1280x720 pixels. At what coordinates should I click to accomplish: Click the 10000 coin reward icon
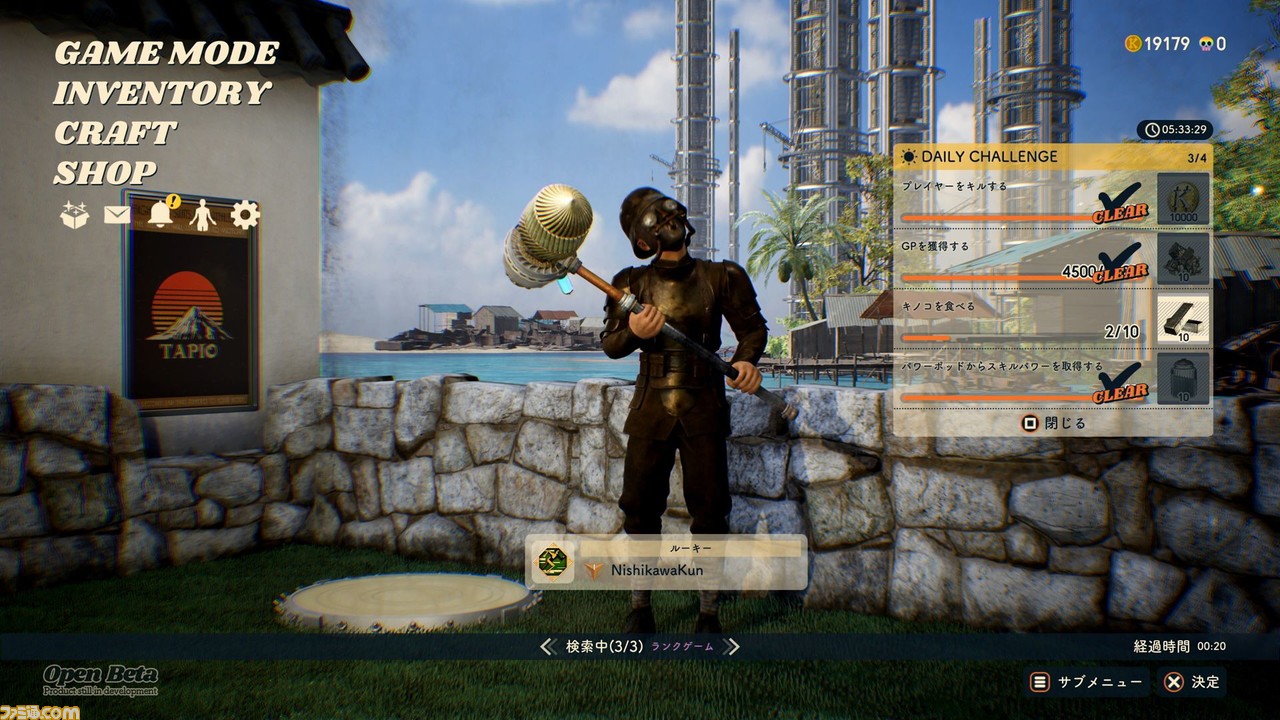click(x=1184, y=200)
